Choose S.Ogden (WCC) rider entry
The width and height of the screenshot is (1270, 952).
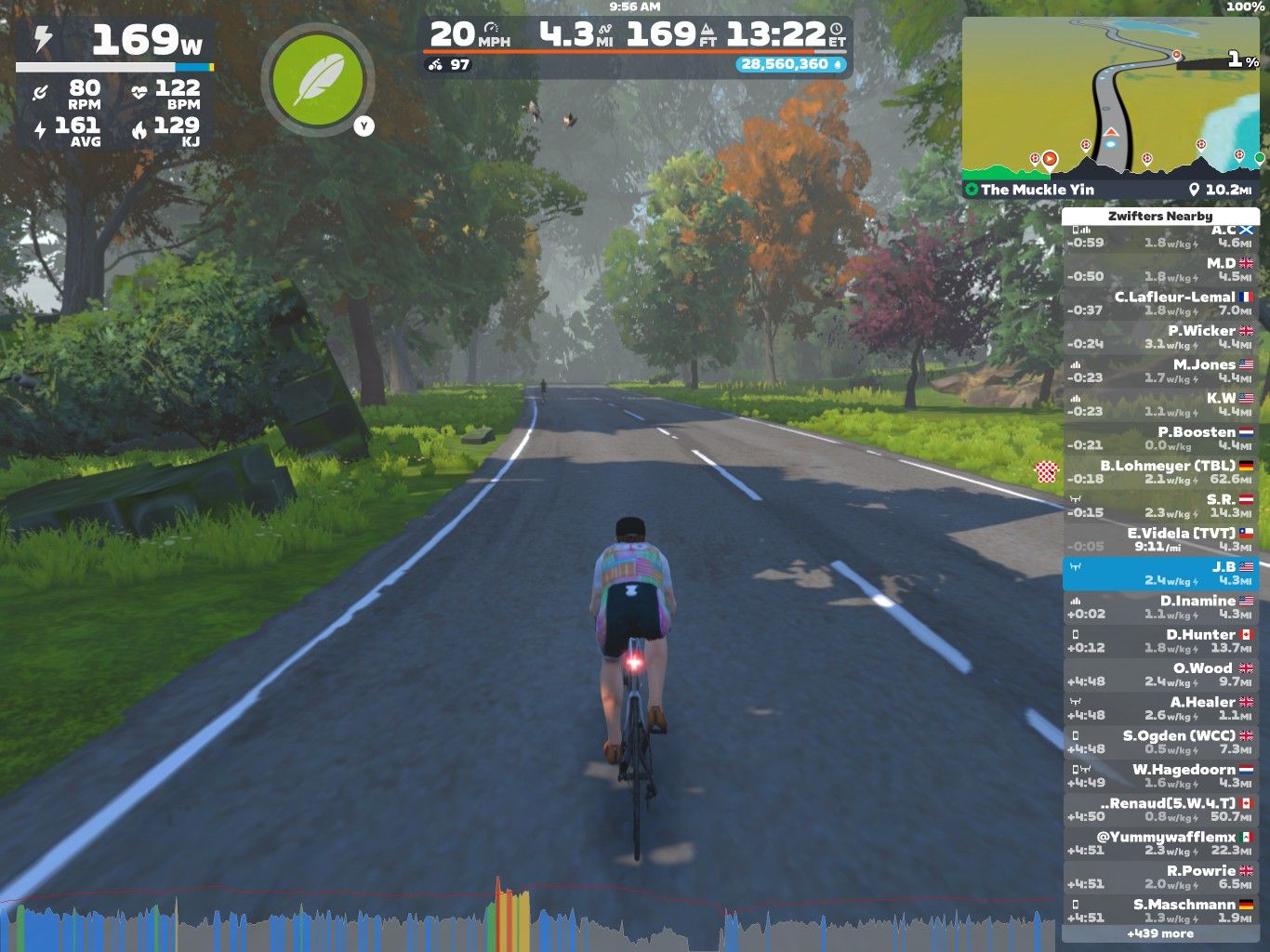pos(1160,742)
